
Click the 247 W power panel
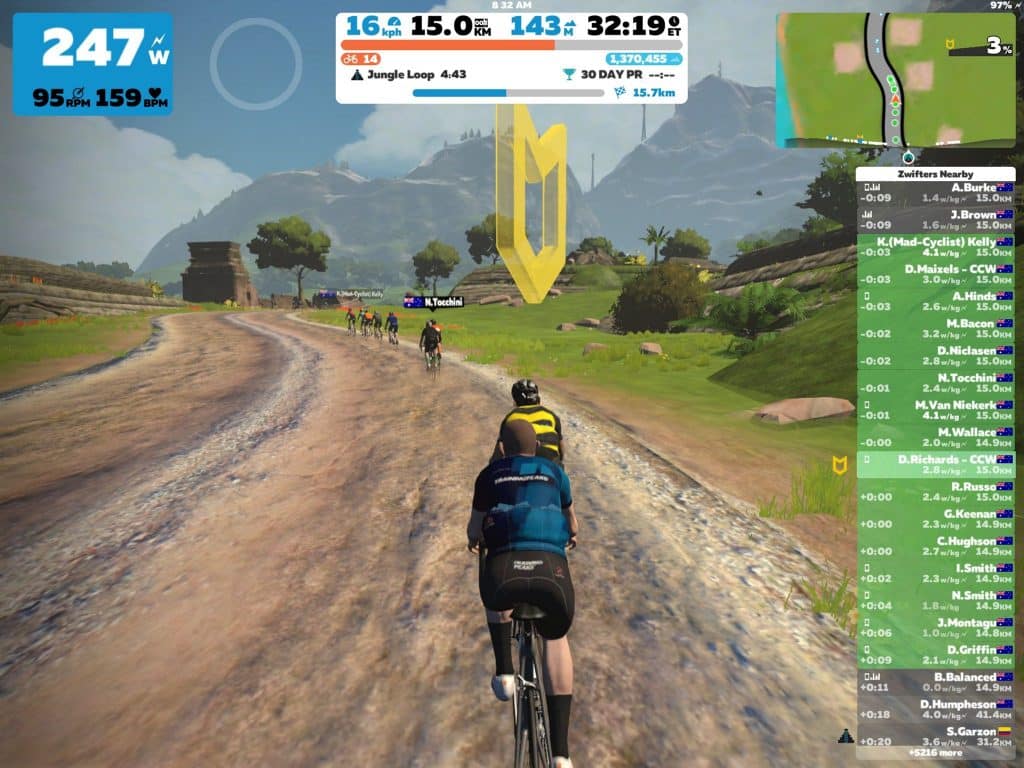coord(92,64)
